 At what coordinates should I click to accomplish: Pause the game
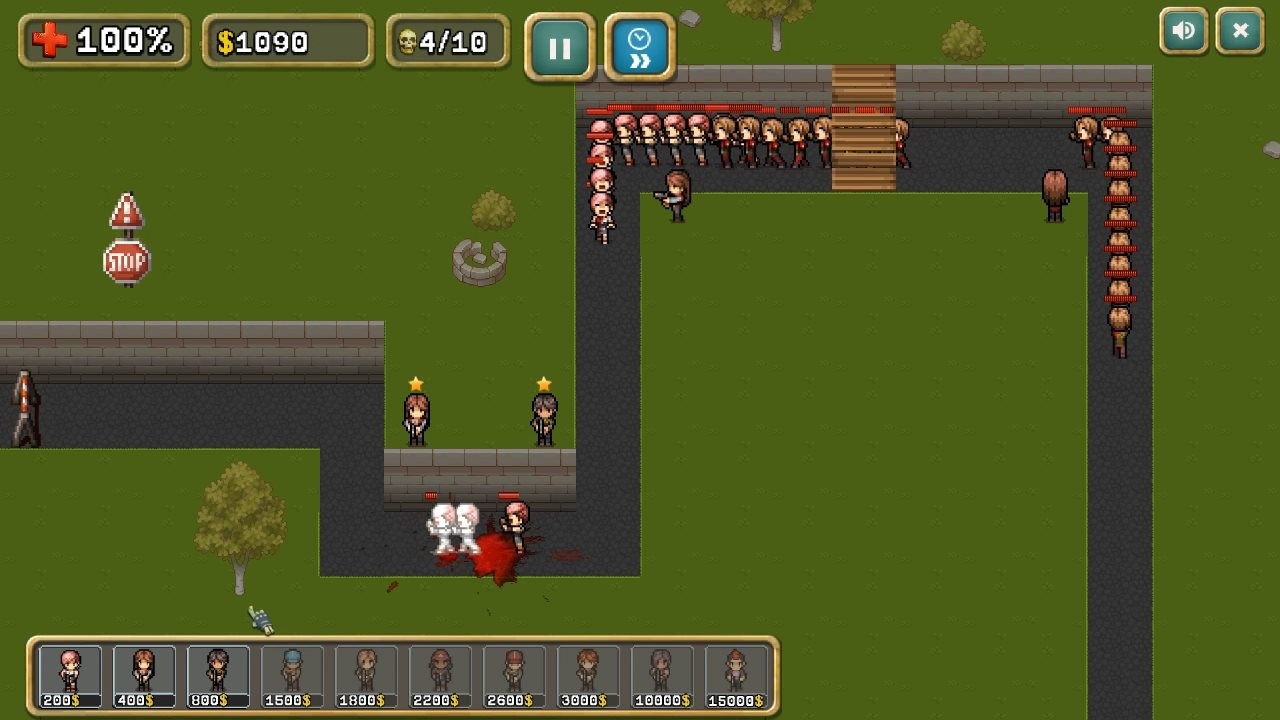coord(560,46)
